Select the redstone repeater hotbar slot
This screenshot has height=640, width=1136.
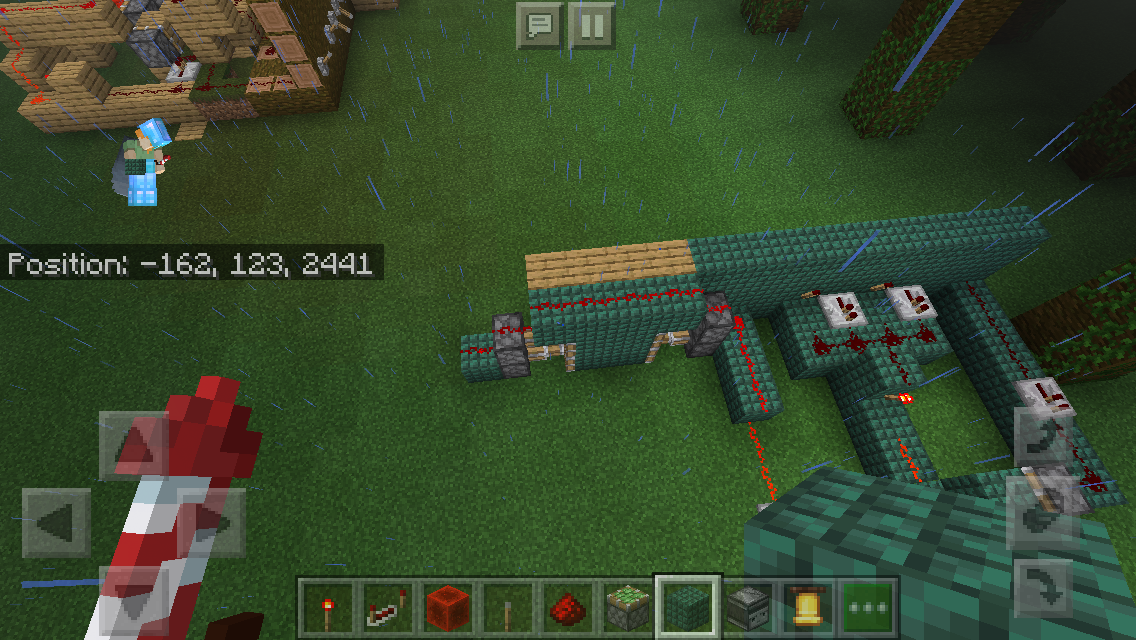pyautogui.click(x=387, y=606)
